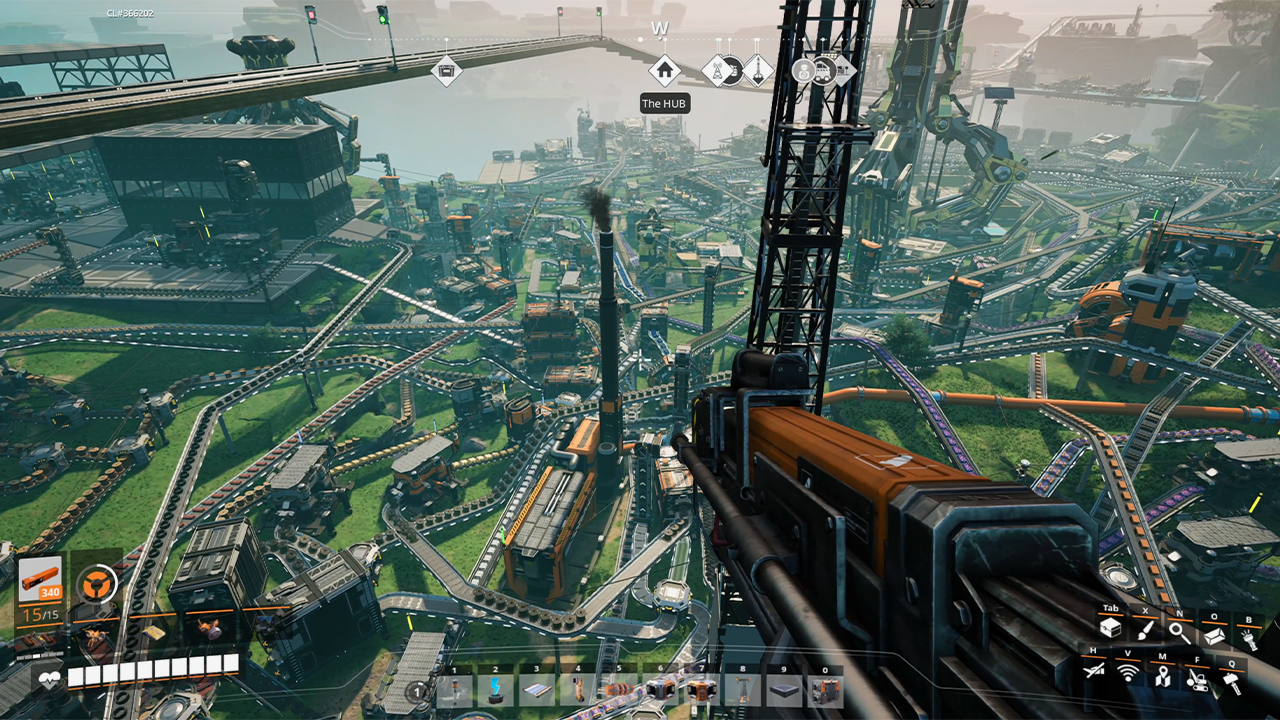Click The HUB marker on the compass

(665, 71)
